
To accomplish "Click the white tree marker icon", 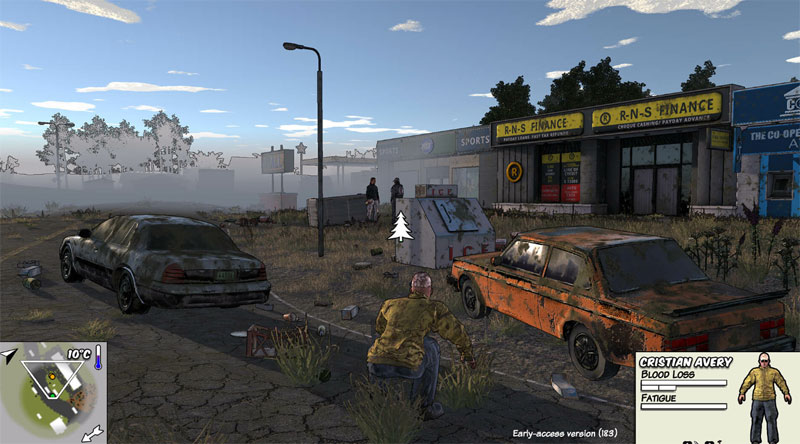I will [401, 227].
